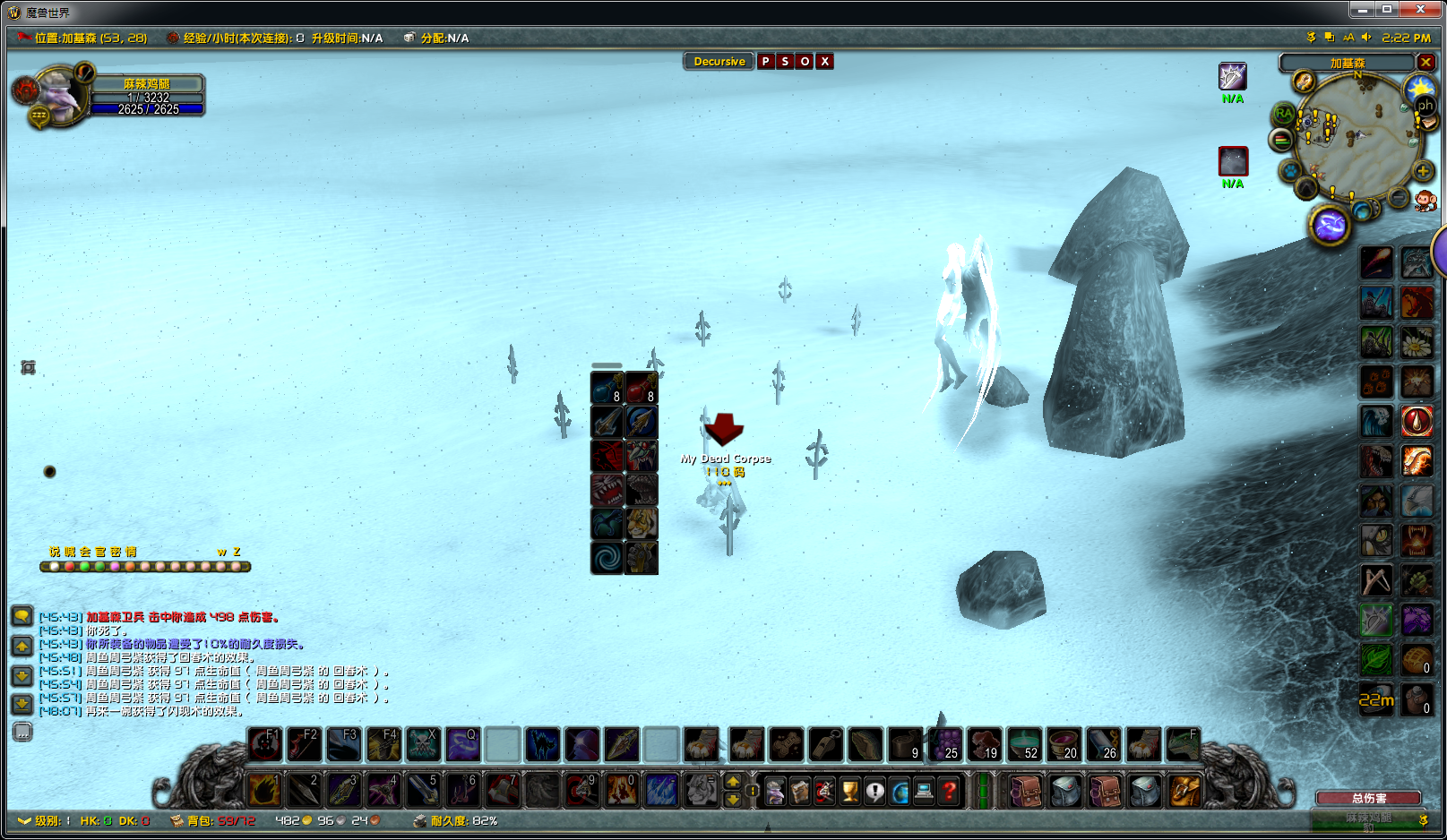Close the minimap with the red X
Image resolution: width=1447 pixels, height=840 pixels.
(x=1425, y=63)
